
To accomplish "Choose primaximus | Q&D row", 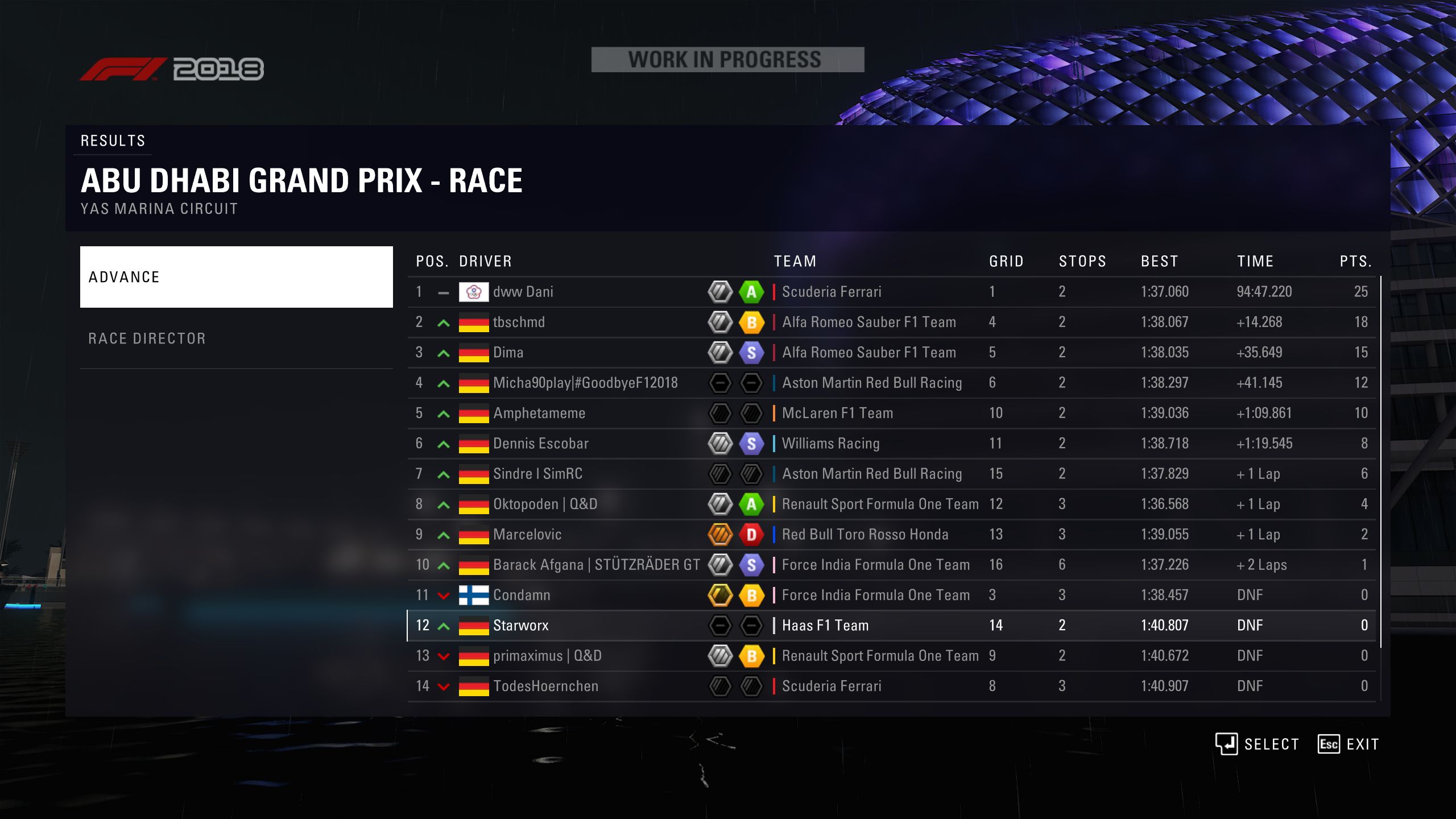I will point(891,656).
